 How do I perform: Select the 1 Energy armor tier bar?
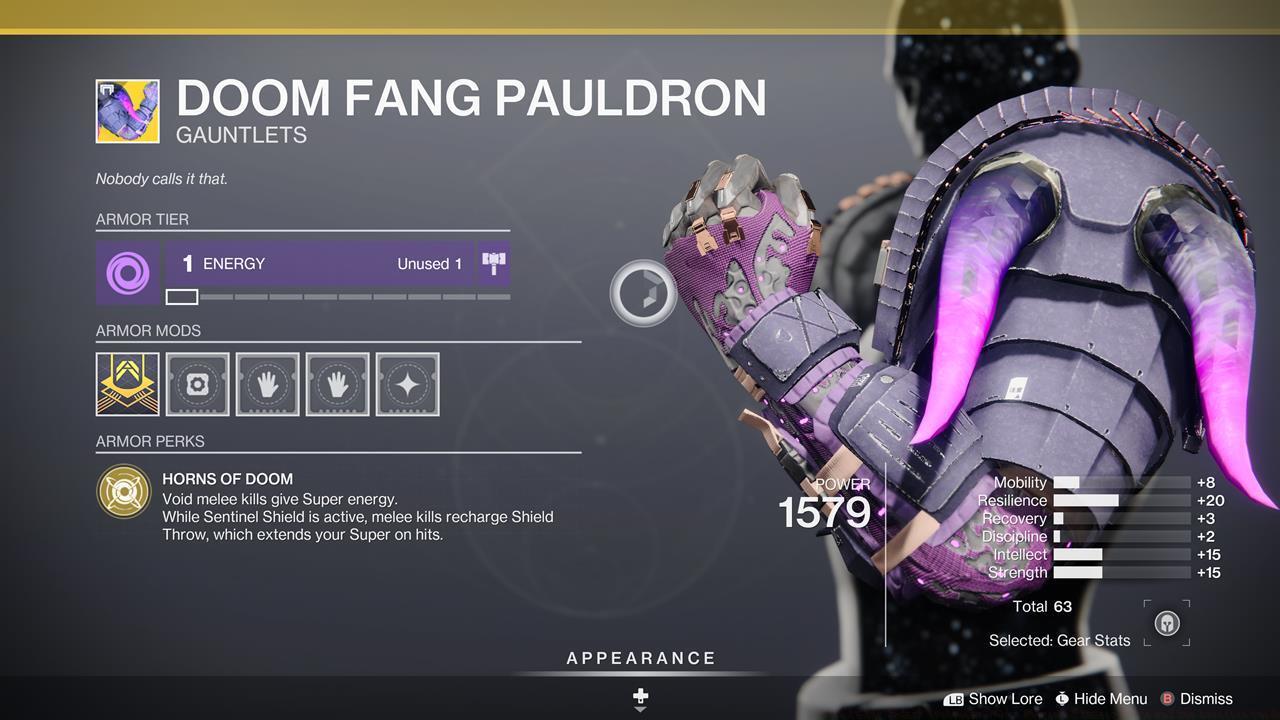[x=318, y=264]
